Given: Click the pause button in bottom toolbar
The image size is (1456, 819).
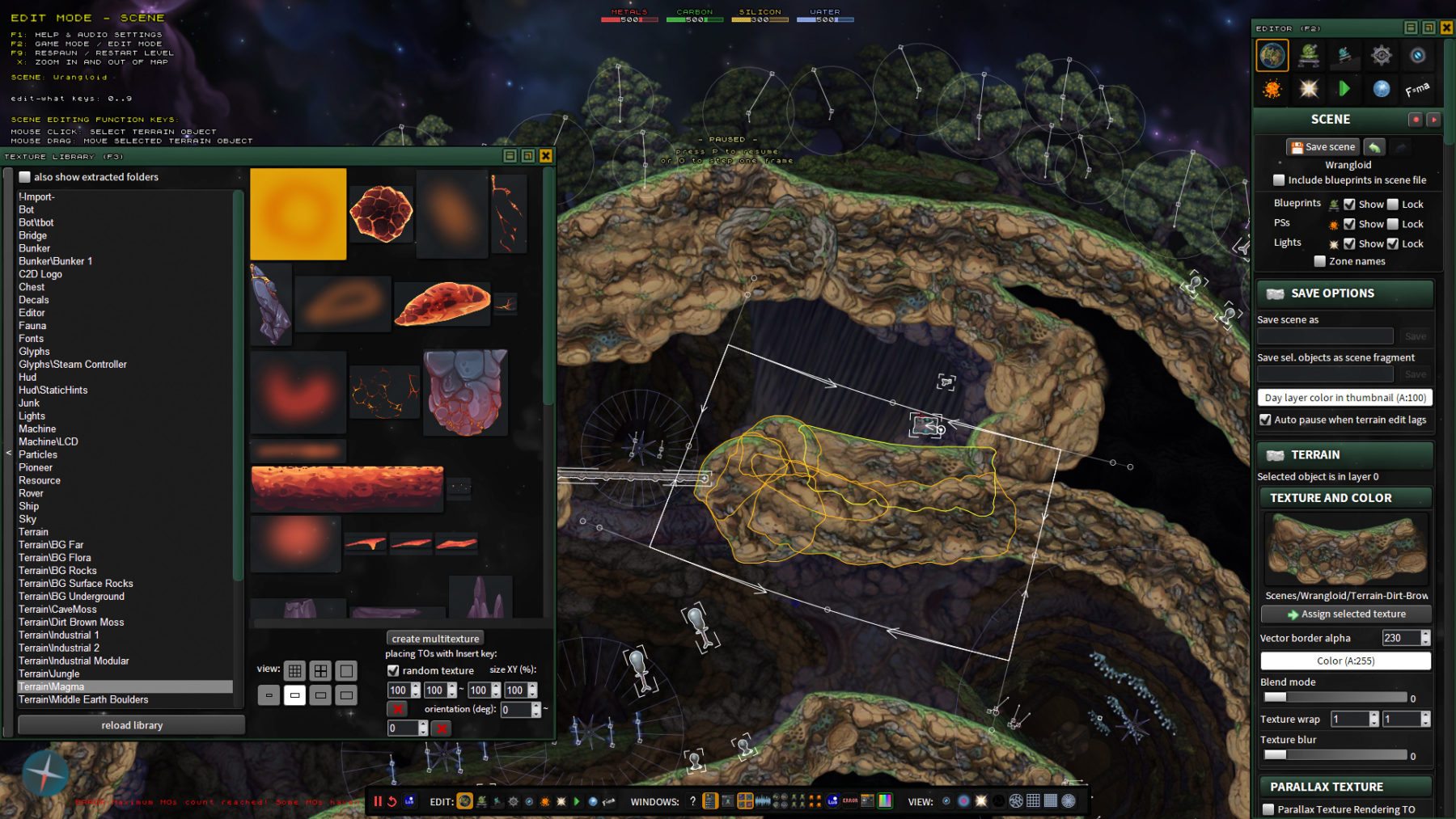Looking at the screenshot, I should [x=377, y=801].
